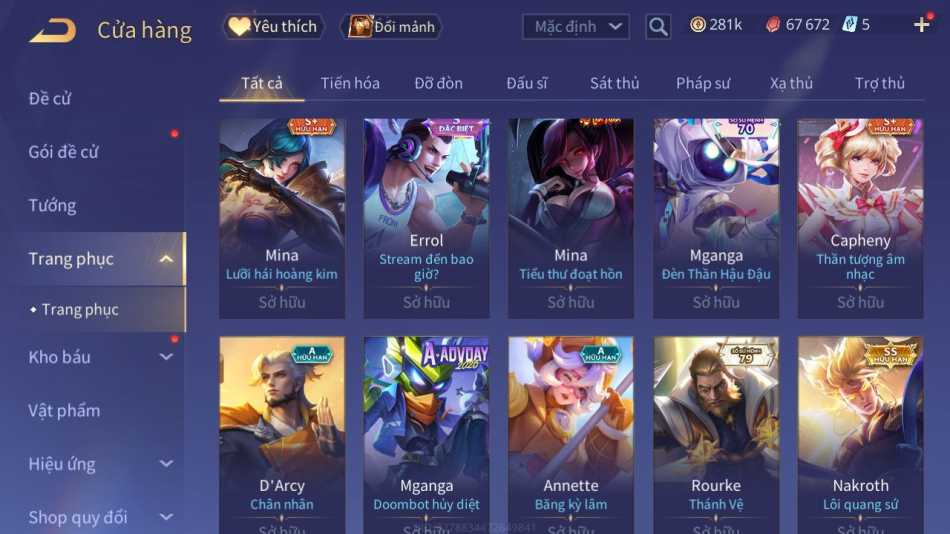
Task: Open the Mặc định sort dropdown
Action: pyautogui.click(x=576, y=27)
